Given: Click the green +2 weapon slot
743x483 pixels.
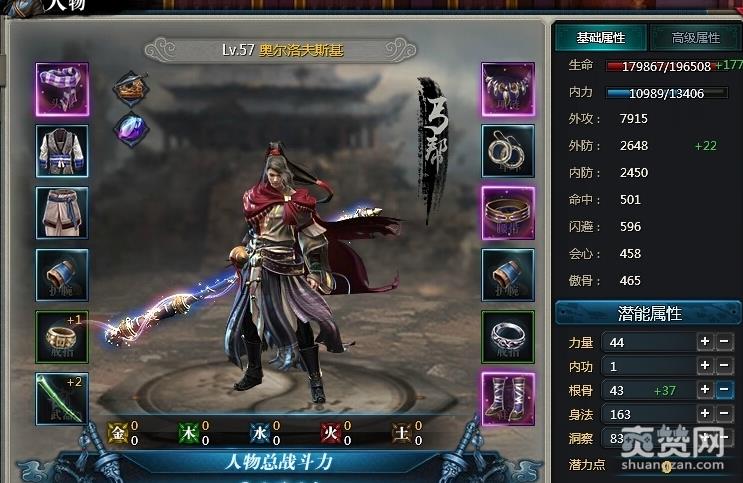Looking at the screenshot, I should [x=62, y=399].
